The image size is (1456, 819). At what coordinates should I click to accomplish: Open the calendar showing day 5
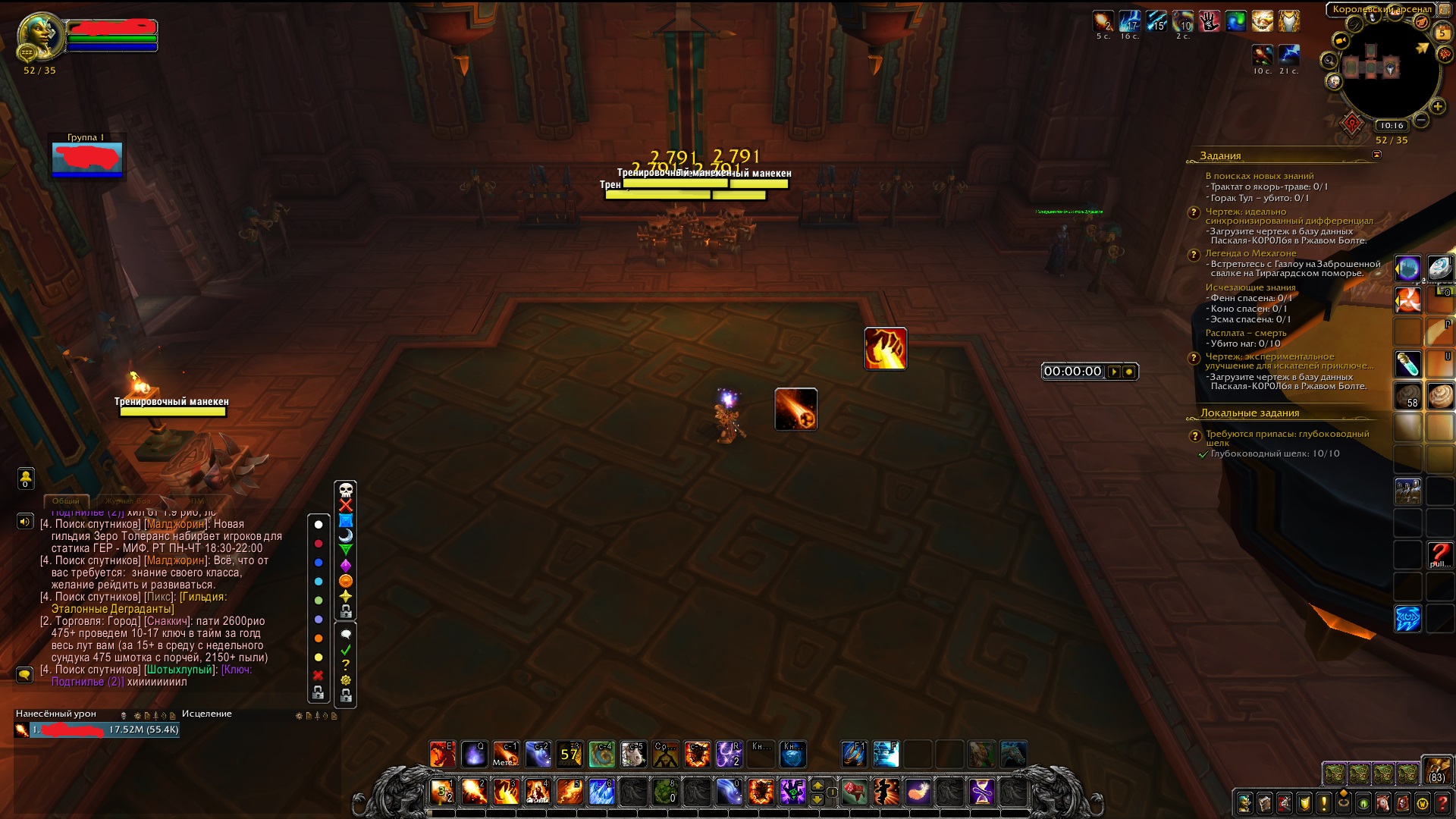1442,33
